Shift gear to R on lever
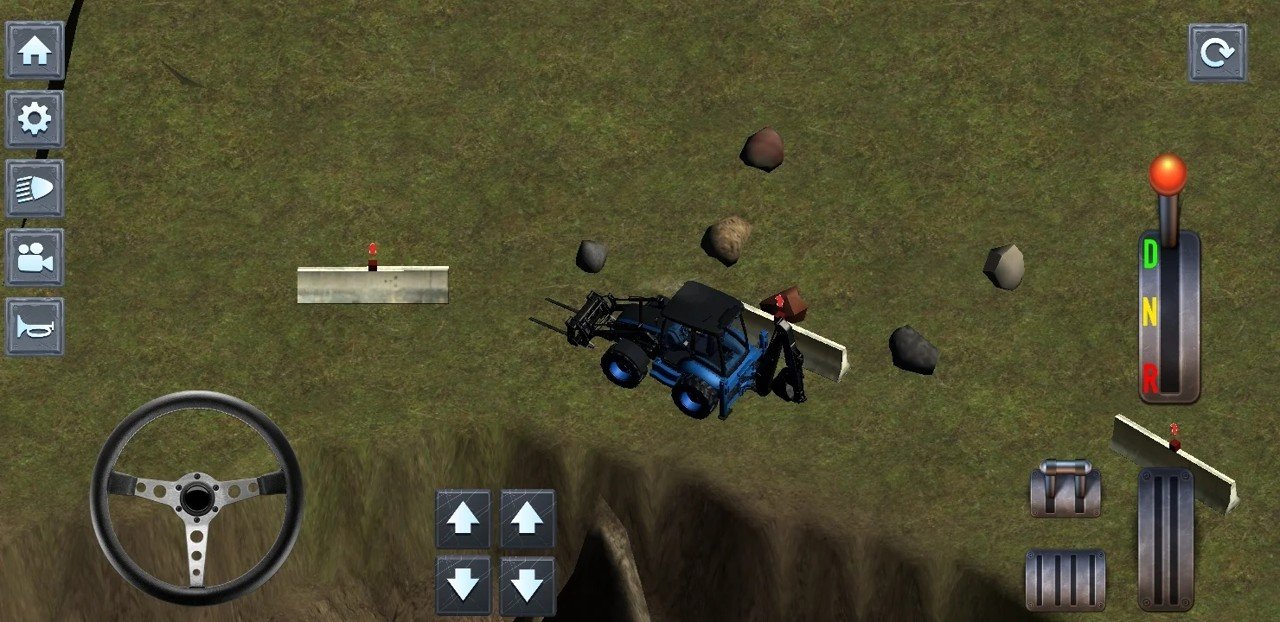The height and width of the screenshot is (622, 1280). click(x=1150, y=378)
